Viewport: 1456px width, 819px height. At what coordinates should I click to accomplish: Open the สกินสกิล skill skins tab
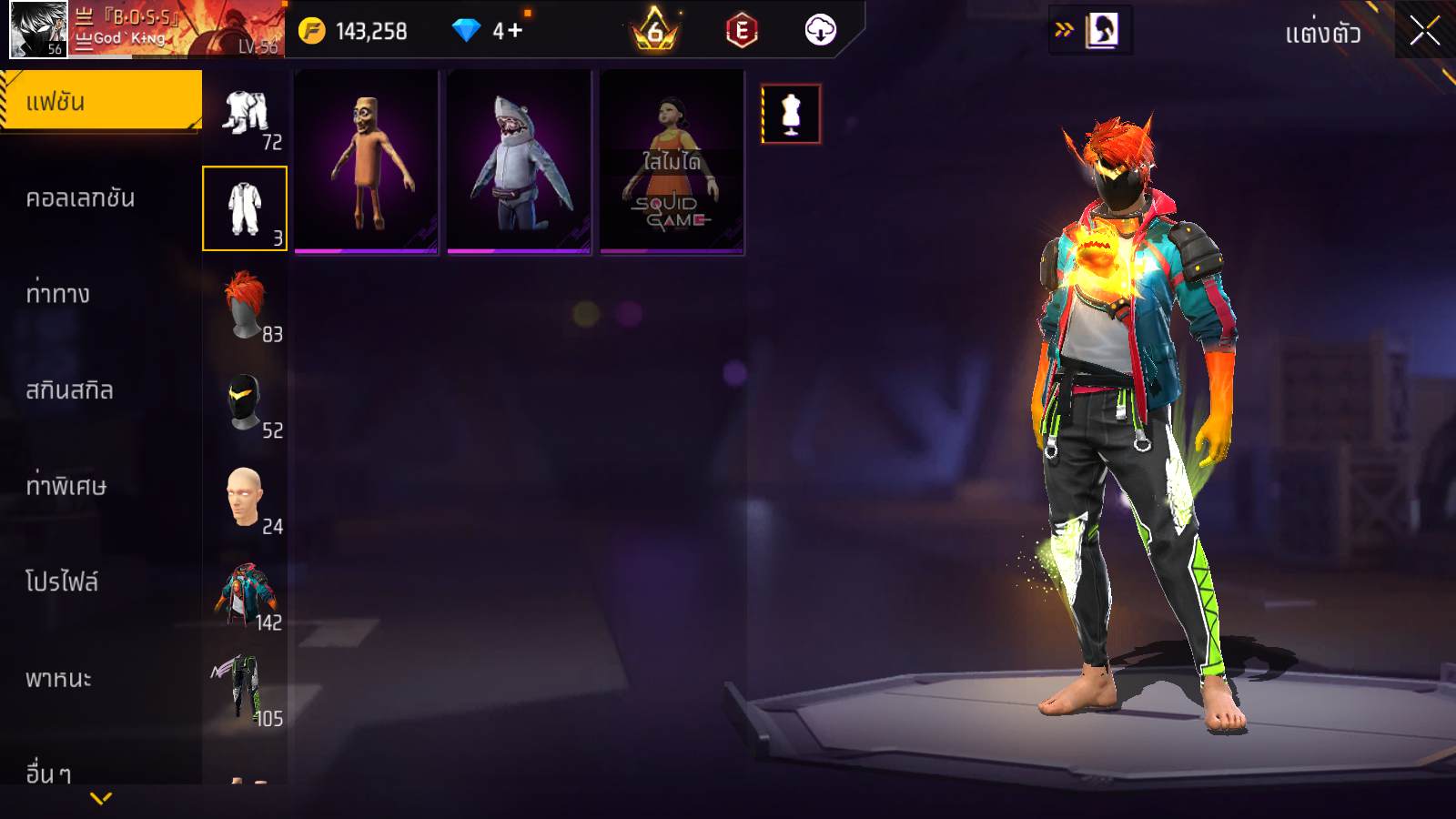tap(69, 390)
